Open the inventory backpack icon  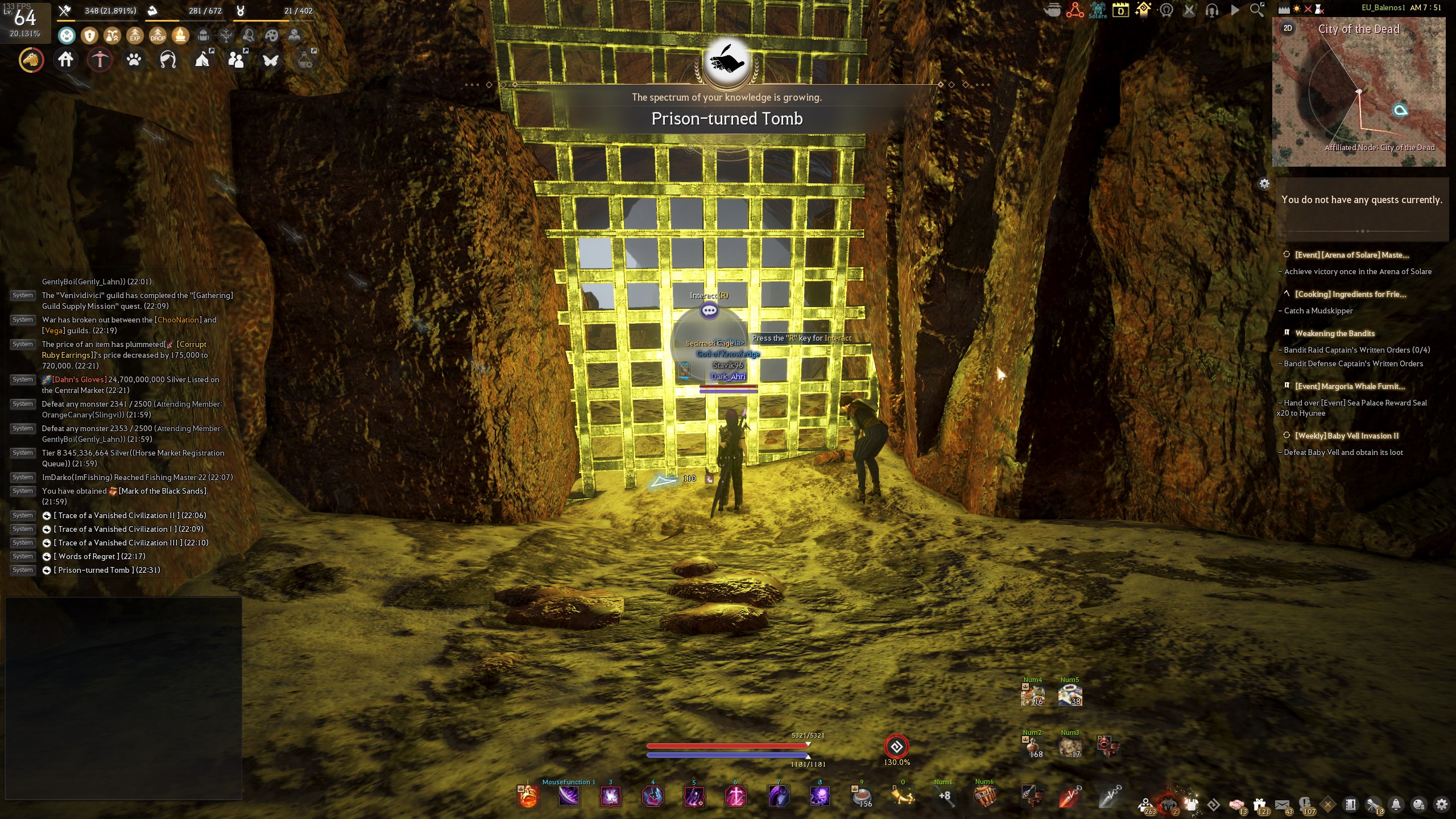(203, 35)
